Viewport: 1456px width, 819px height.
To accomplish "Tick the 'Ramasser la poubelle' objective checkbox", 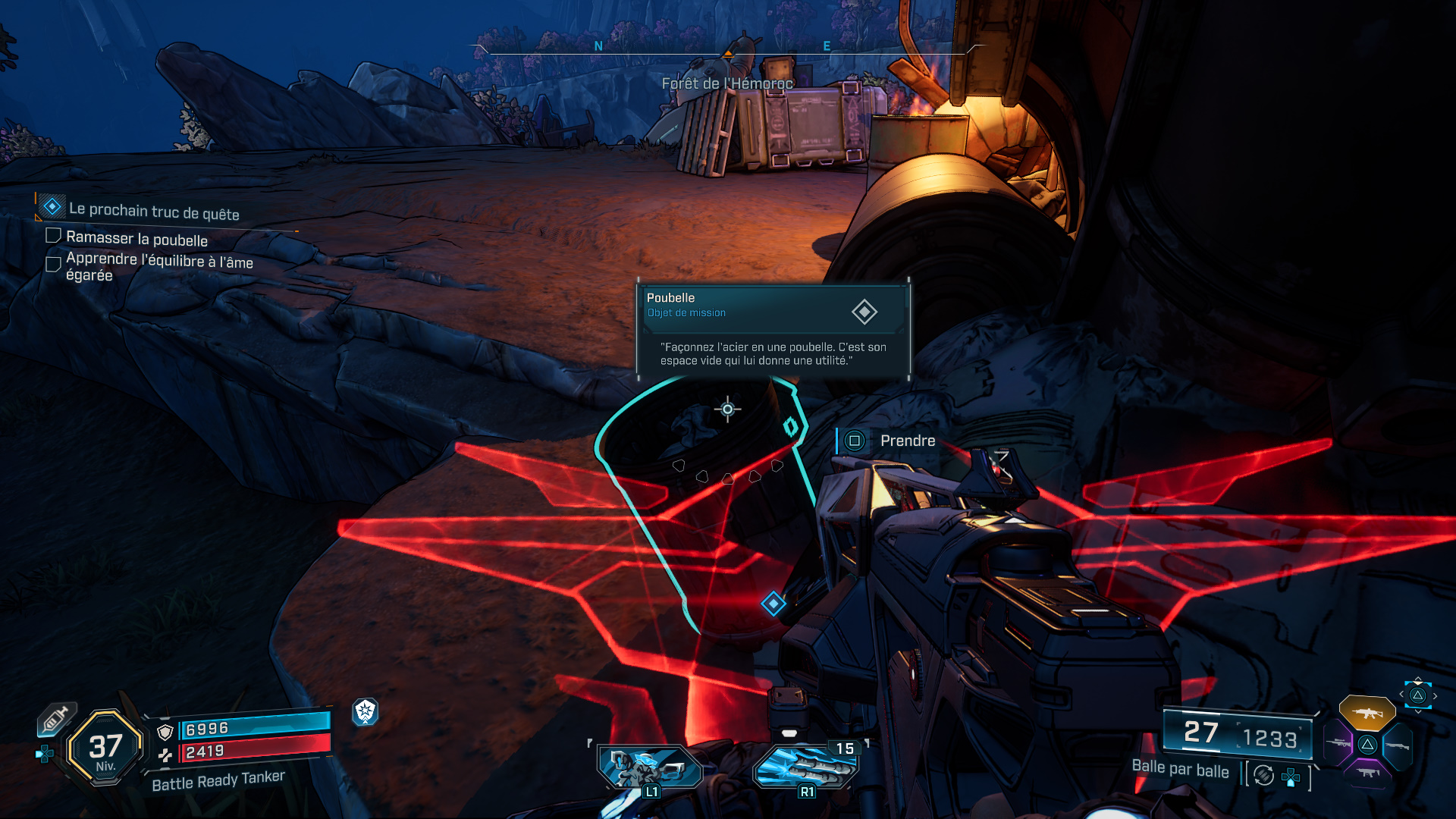I will (53, 236).
